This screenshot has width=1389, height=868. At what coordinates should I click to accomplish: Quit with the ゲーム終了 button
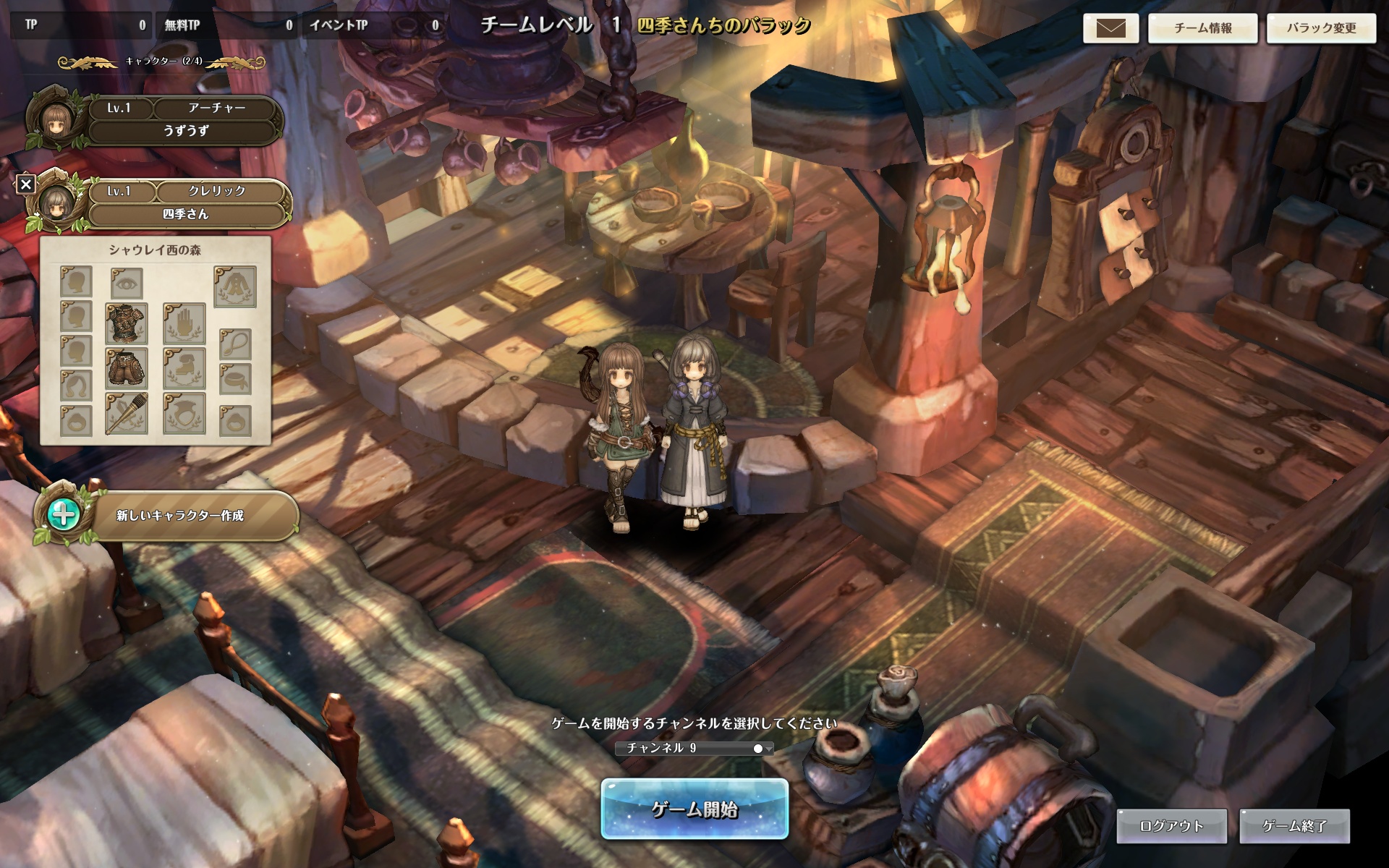(x=1294, y=826)
